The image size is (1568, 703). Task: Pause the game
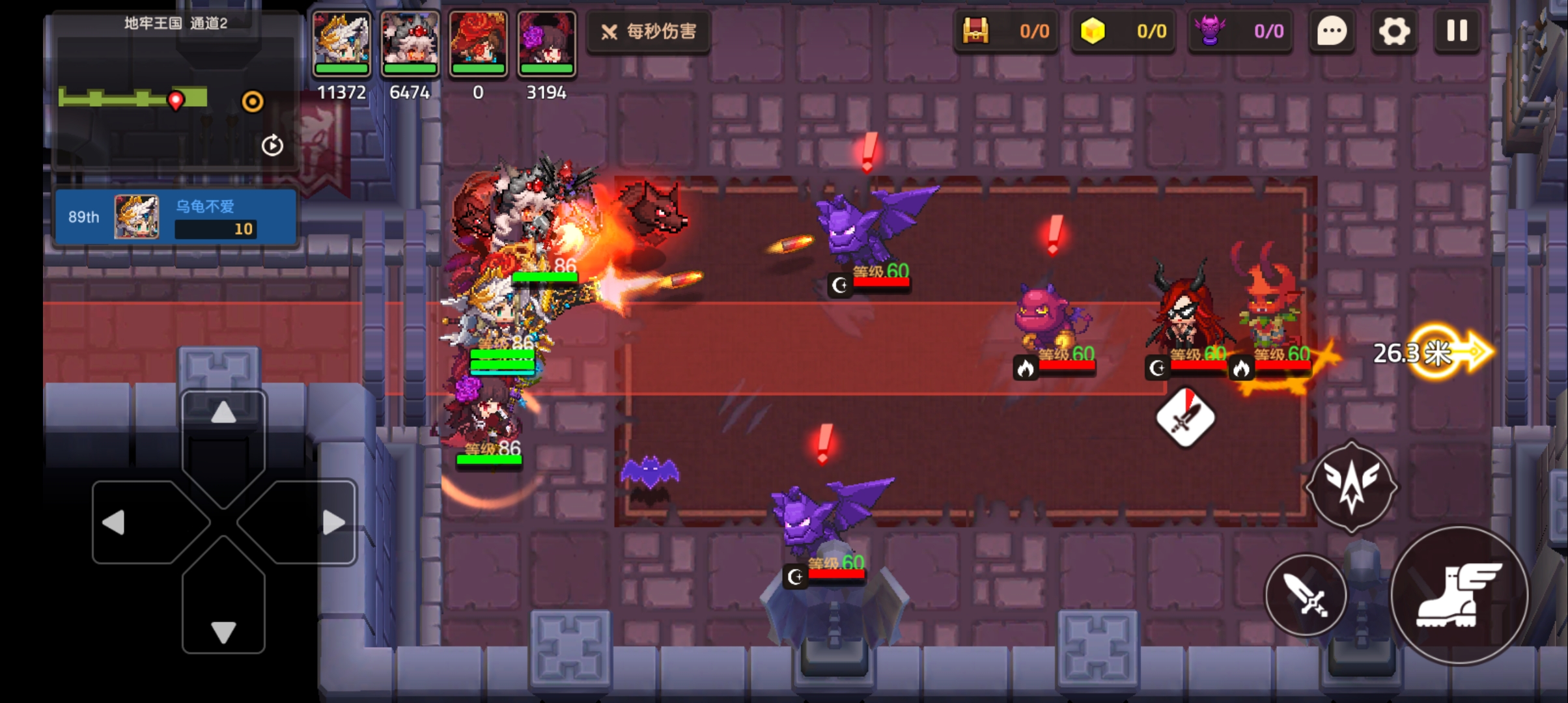(x=1457, y=31)
